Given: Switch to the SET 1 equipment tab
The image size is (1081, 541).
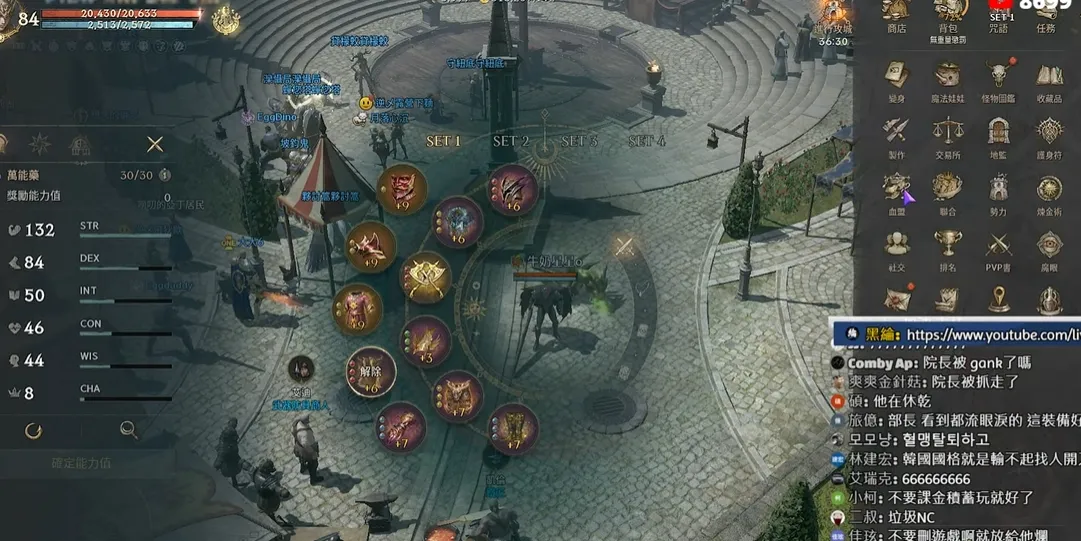Looking at the screenshot, I should [443, 141].
